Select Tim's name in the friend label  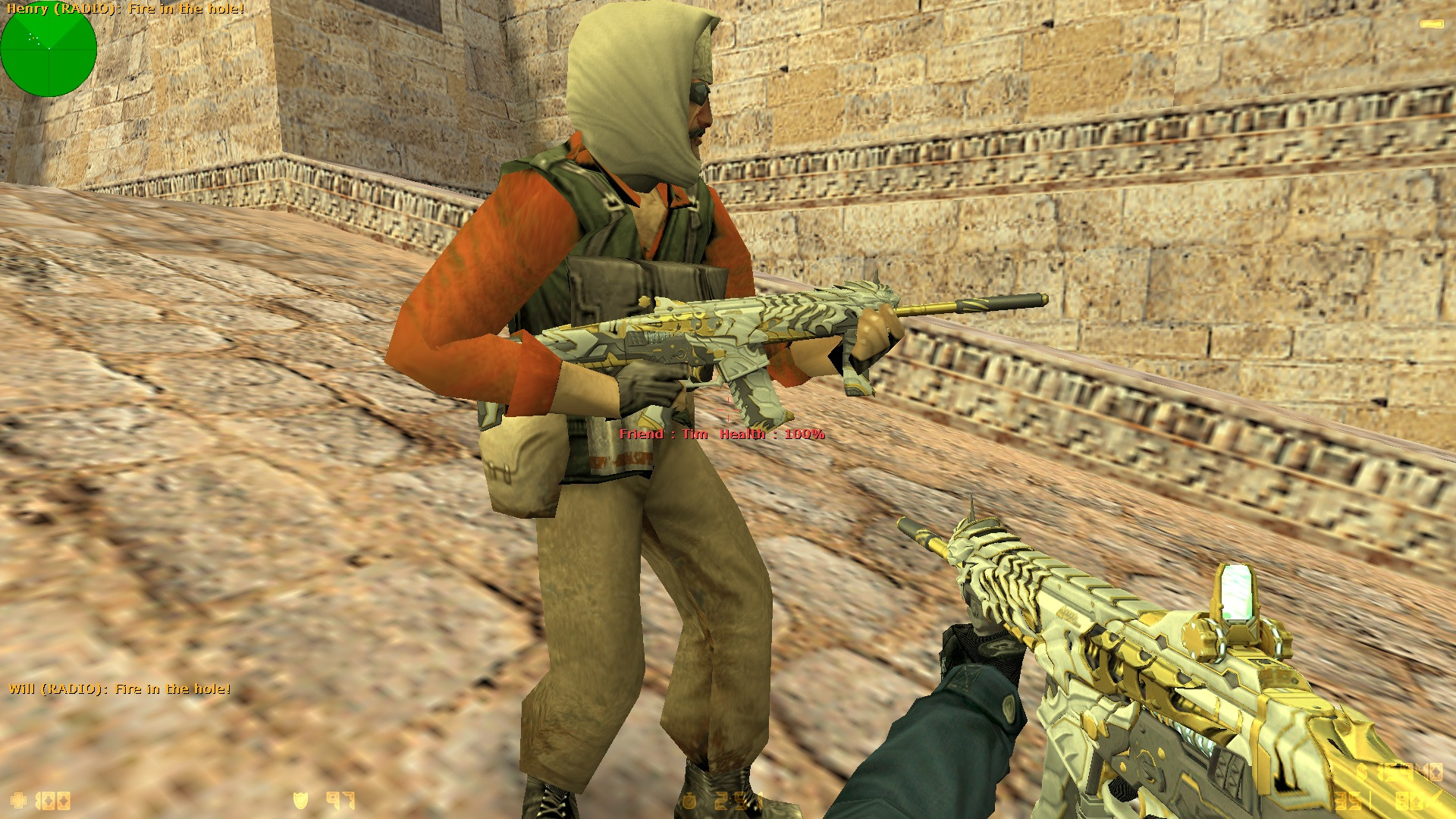pyautogui.click(x=695, y=435)
